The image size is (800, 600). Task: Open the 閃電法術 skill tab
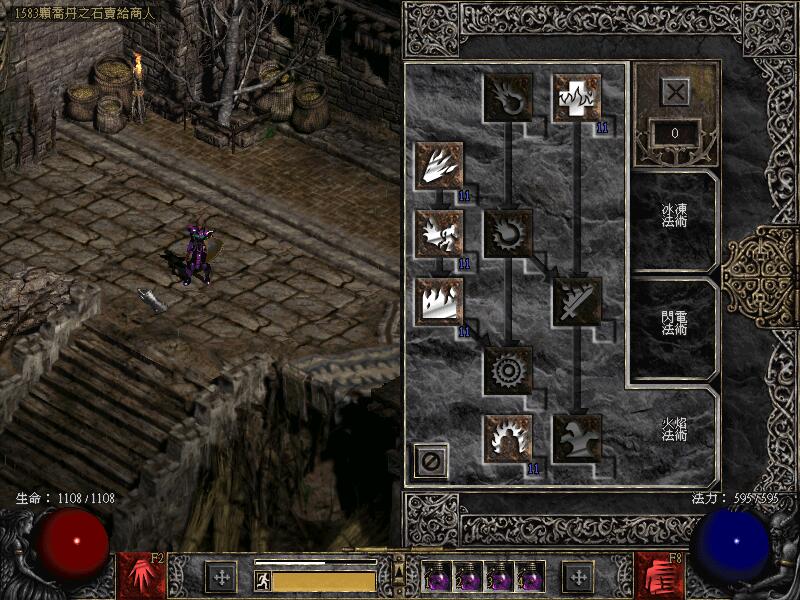pyautogui.click(x=672, y=327)
